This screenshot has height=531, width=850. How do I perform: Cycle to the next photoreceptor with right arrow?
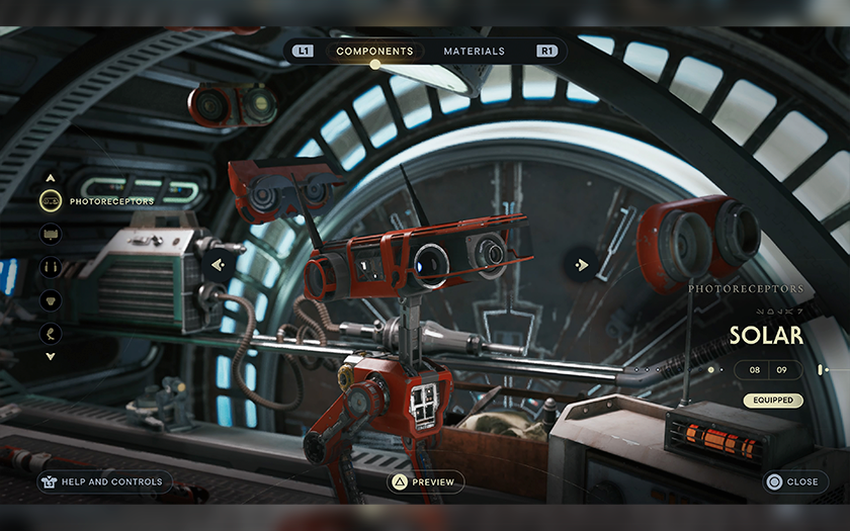click(x=580, y=265)
